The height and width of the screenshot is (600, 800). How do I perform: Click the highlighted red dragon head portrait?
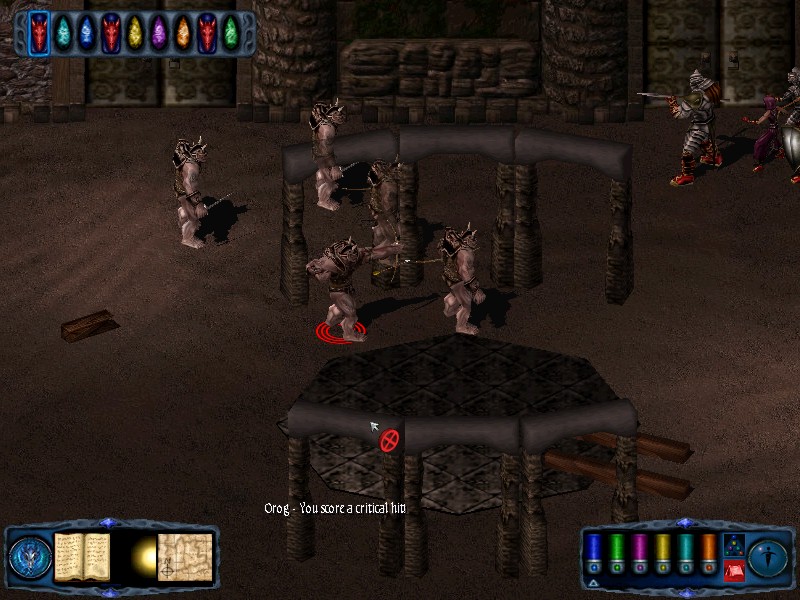tap(39, 33)
